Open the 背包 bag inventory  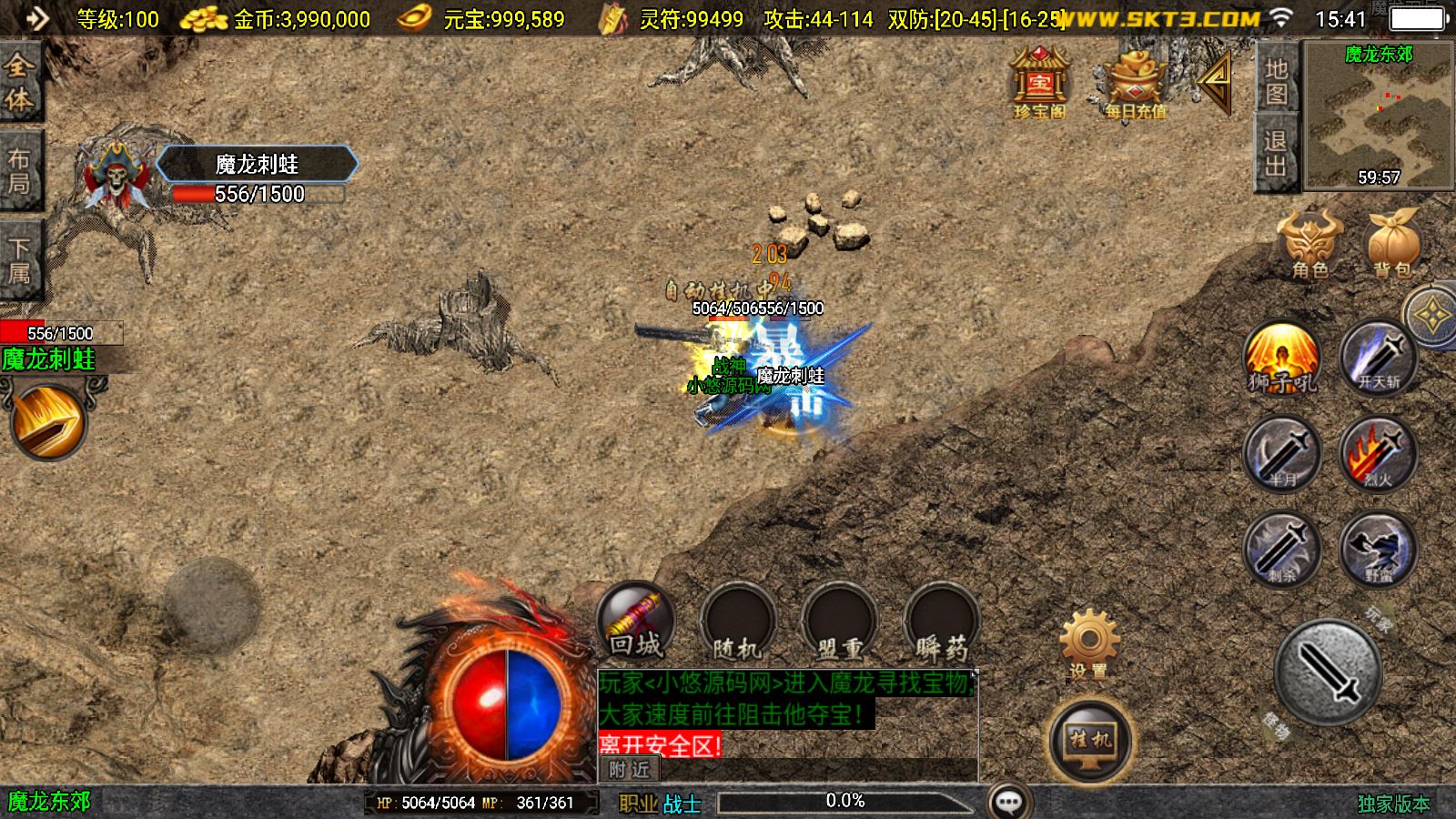[1392, 244]
